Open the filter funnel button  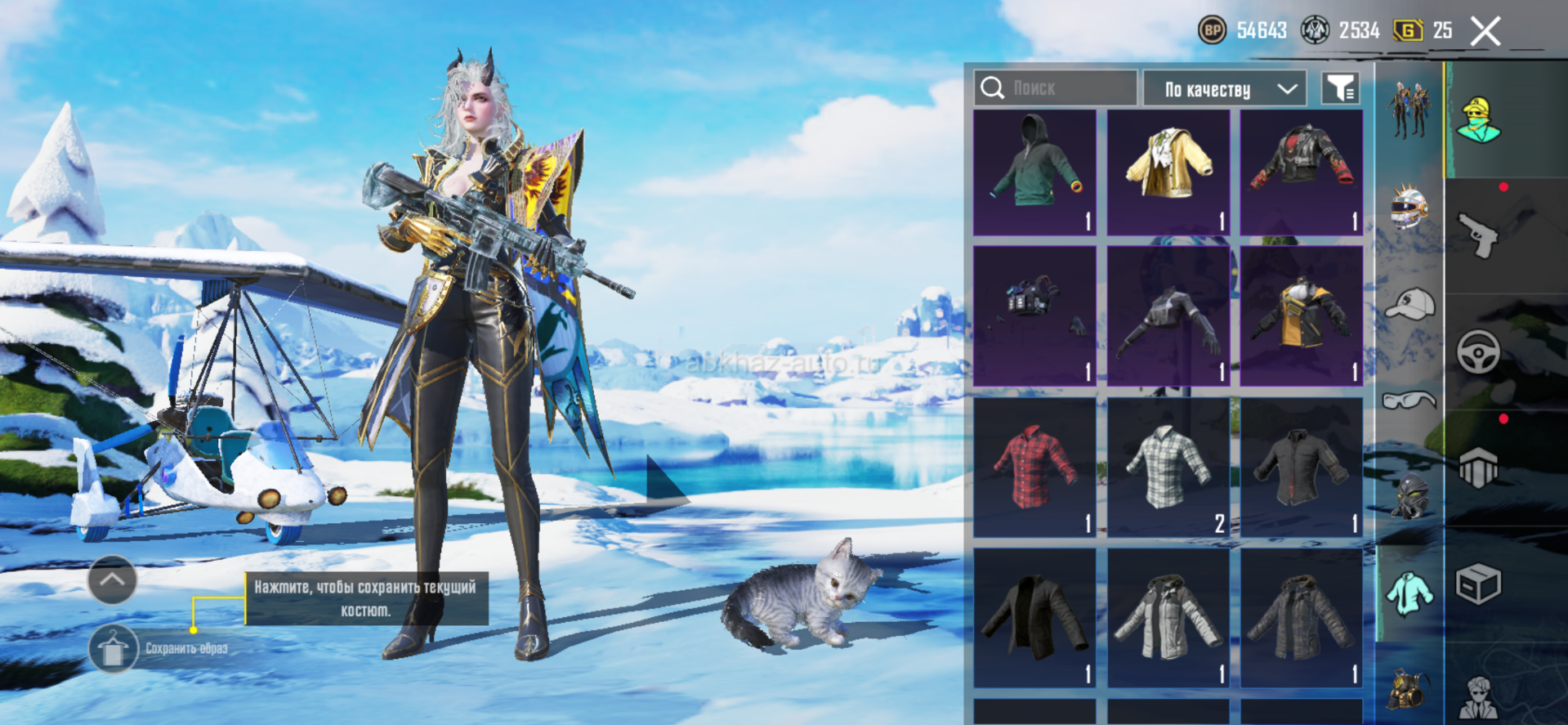point(1340,88)
